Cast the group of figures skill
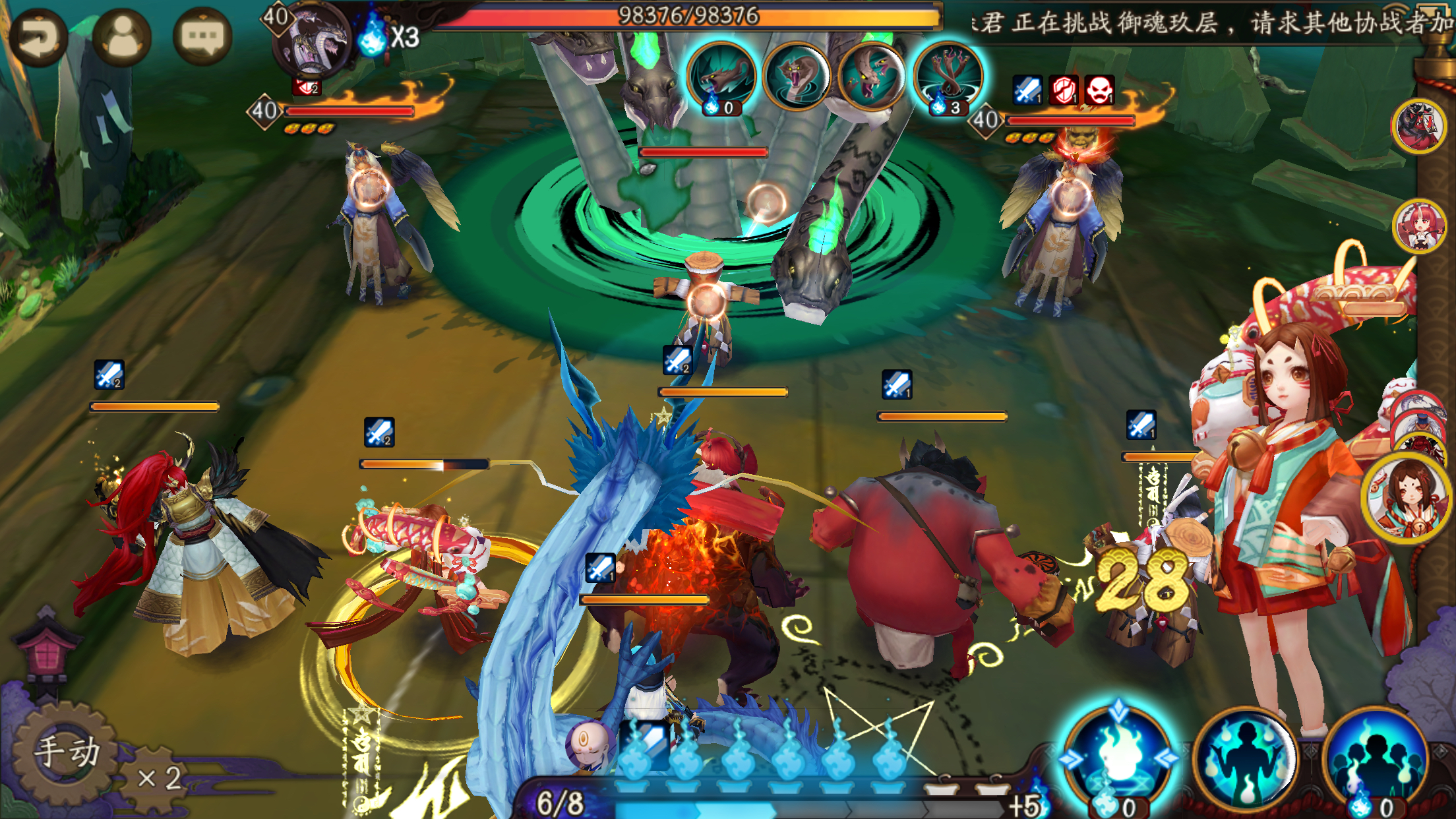 point(1375,760)
